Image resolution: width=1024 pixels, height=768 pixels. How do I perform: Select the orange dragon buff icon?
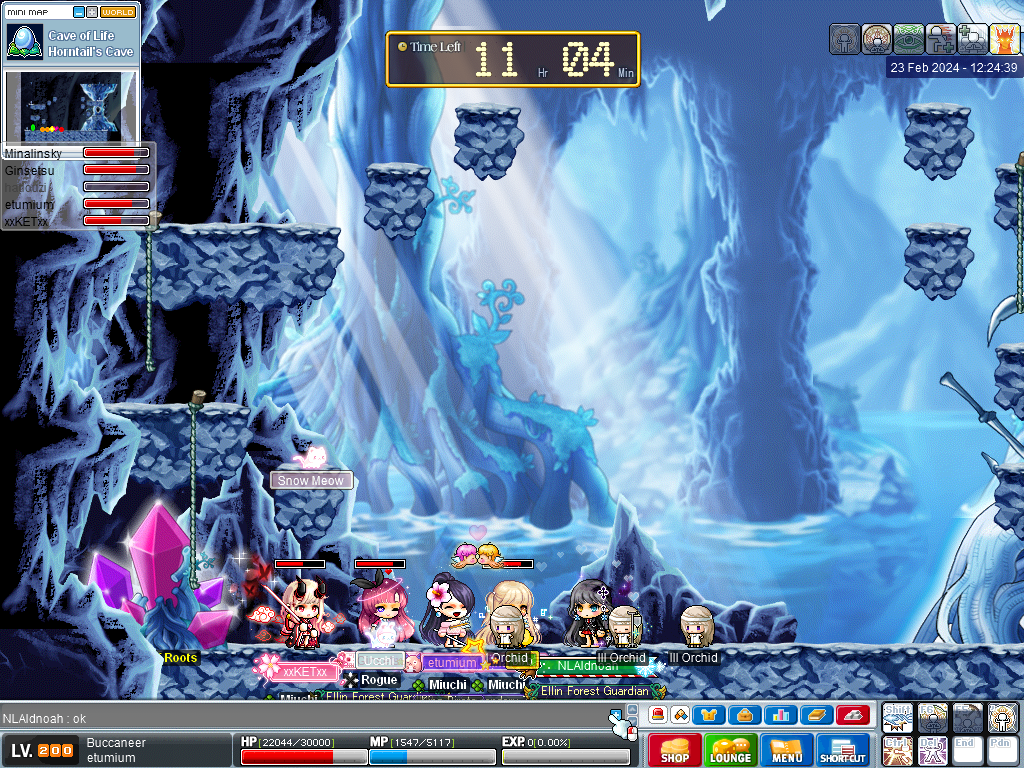pyautogui.click(x=1004, y=39)
